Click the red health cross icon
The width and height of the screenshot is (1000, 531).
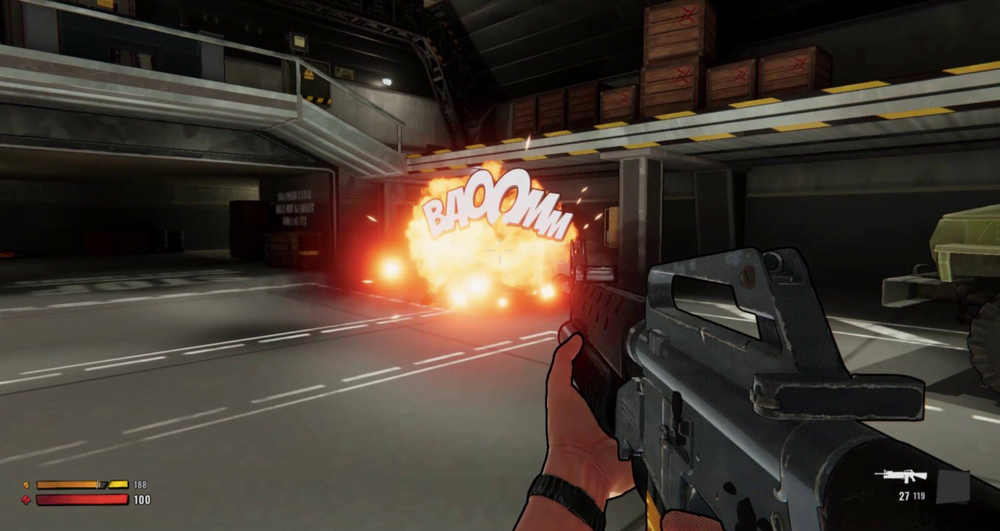[26, 499]
